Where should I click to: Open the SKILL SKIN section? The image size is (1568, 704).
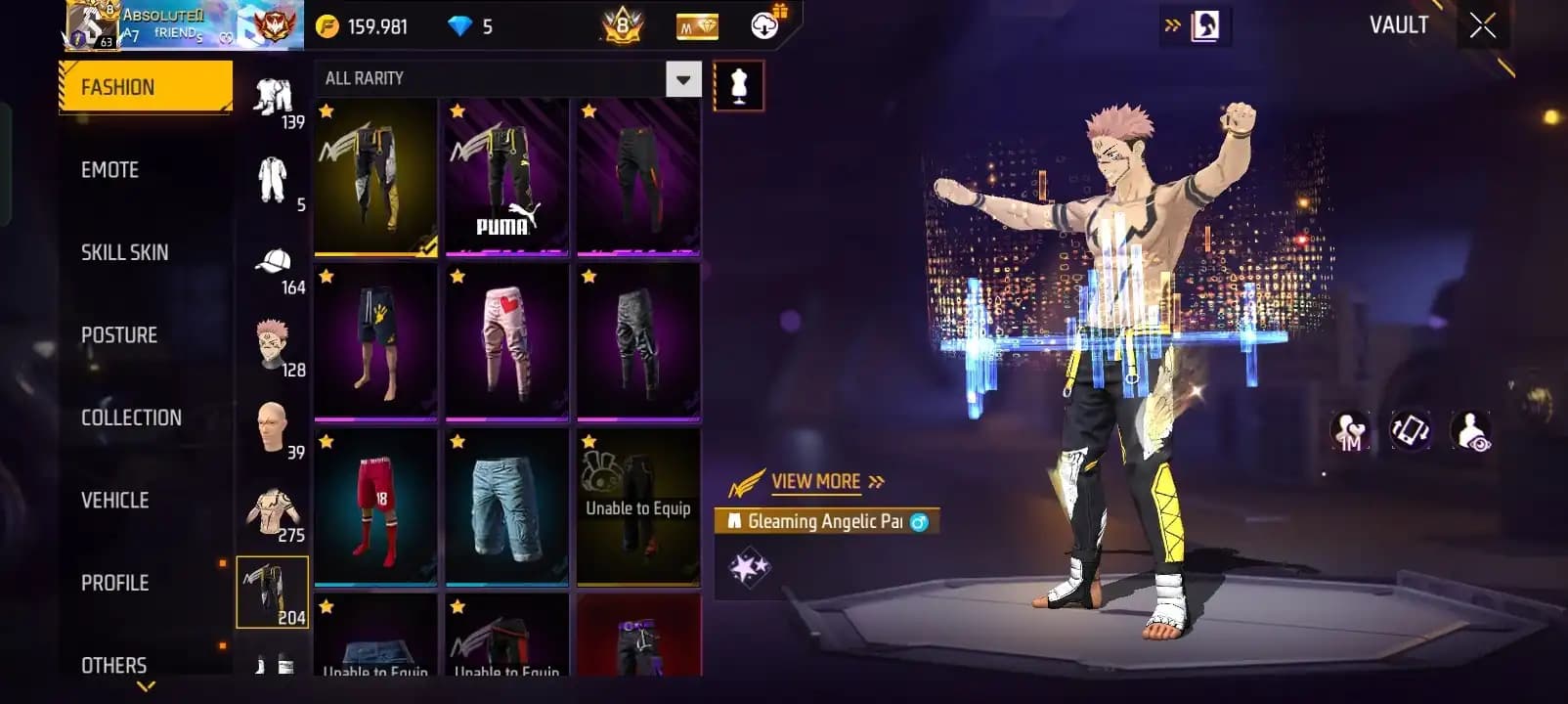(x=123, y=251)
